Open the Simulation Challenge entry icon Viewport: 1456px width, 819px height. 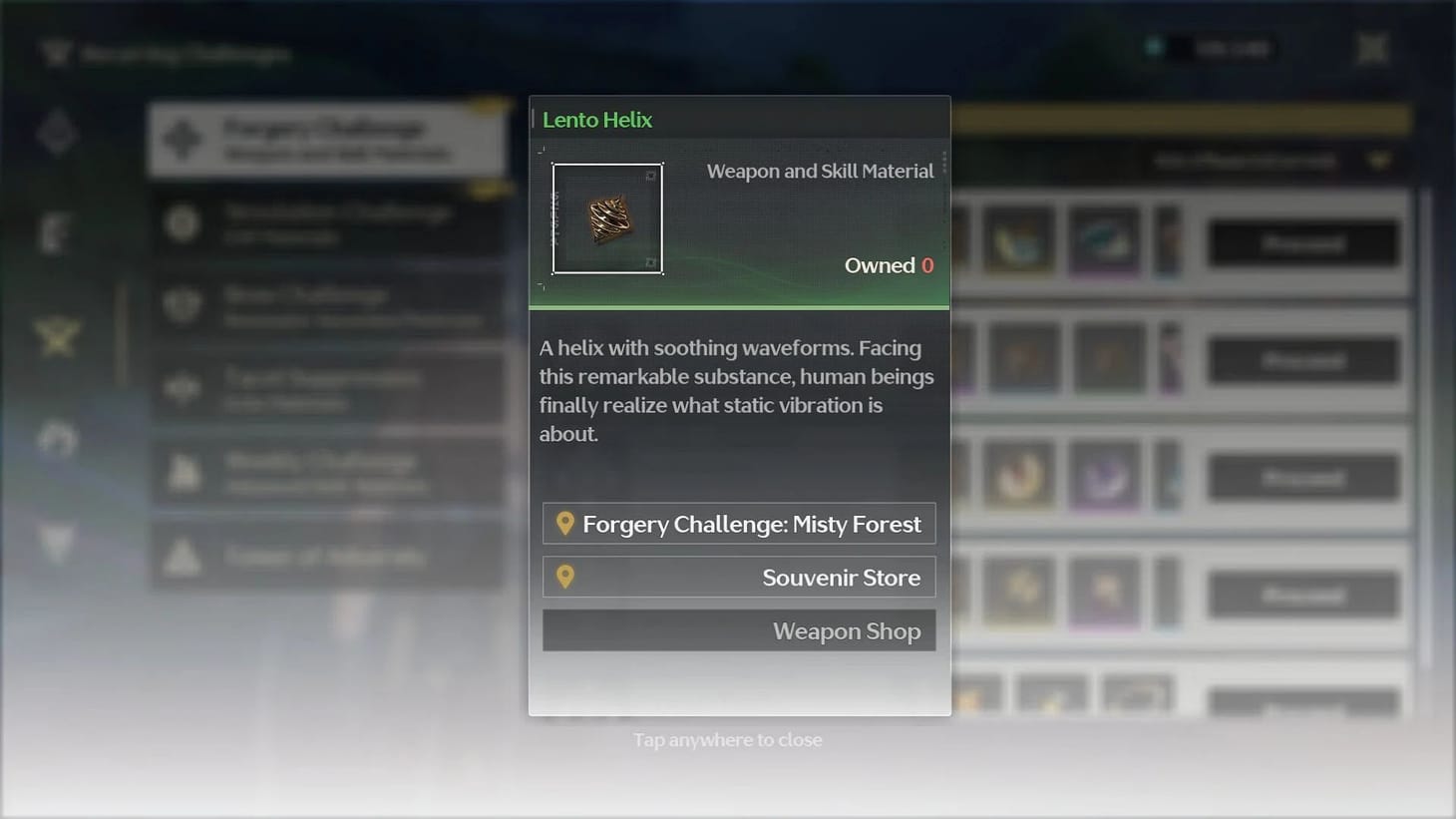(182, 224)
